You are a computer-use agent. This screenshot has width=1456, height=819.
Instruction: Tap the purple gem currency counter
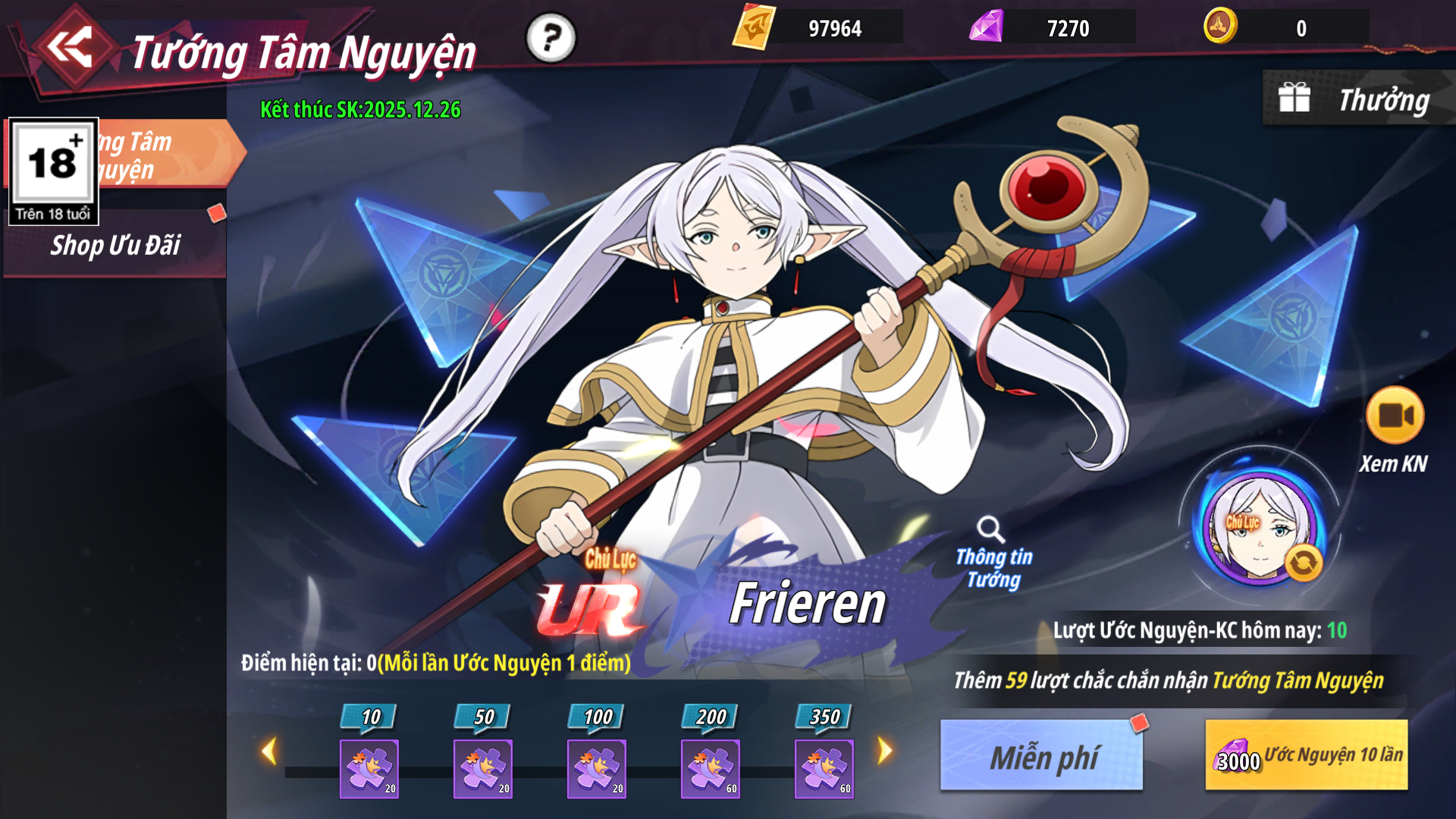point(1052,28)
